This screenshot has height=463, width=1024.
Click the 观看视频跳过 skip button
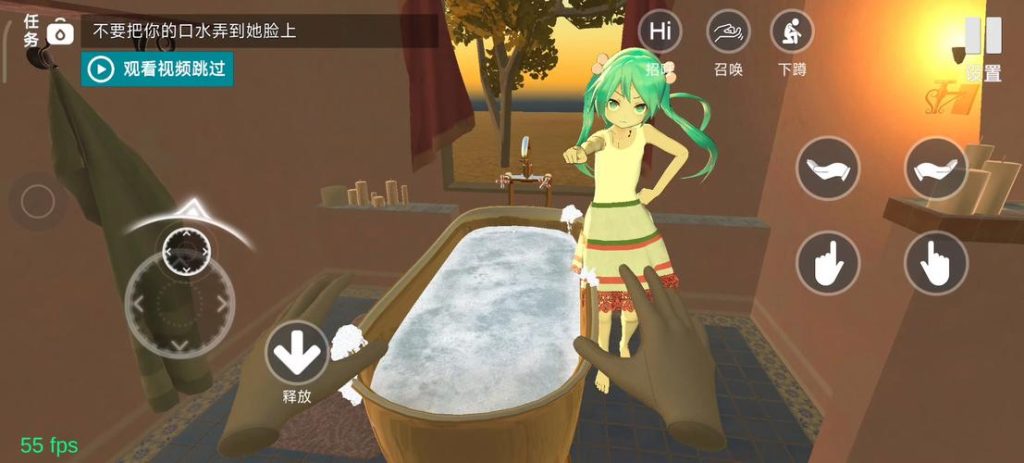coord(157,69)
